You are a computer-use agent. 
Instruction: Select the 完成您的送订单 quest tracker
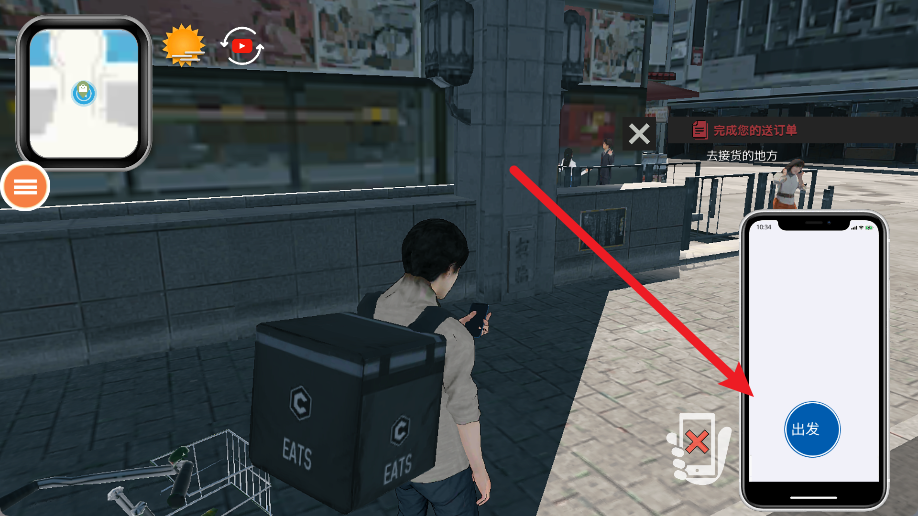coord(754,130)
